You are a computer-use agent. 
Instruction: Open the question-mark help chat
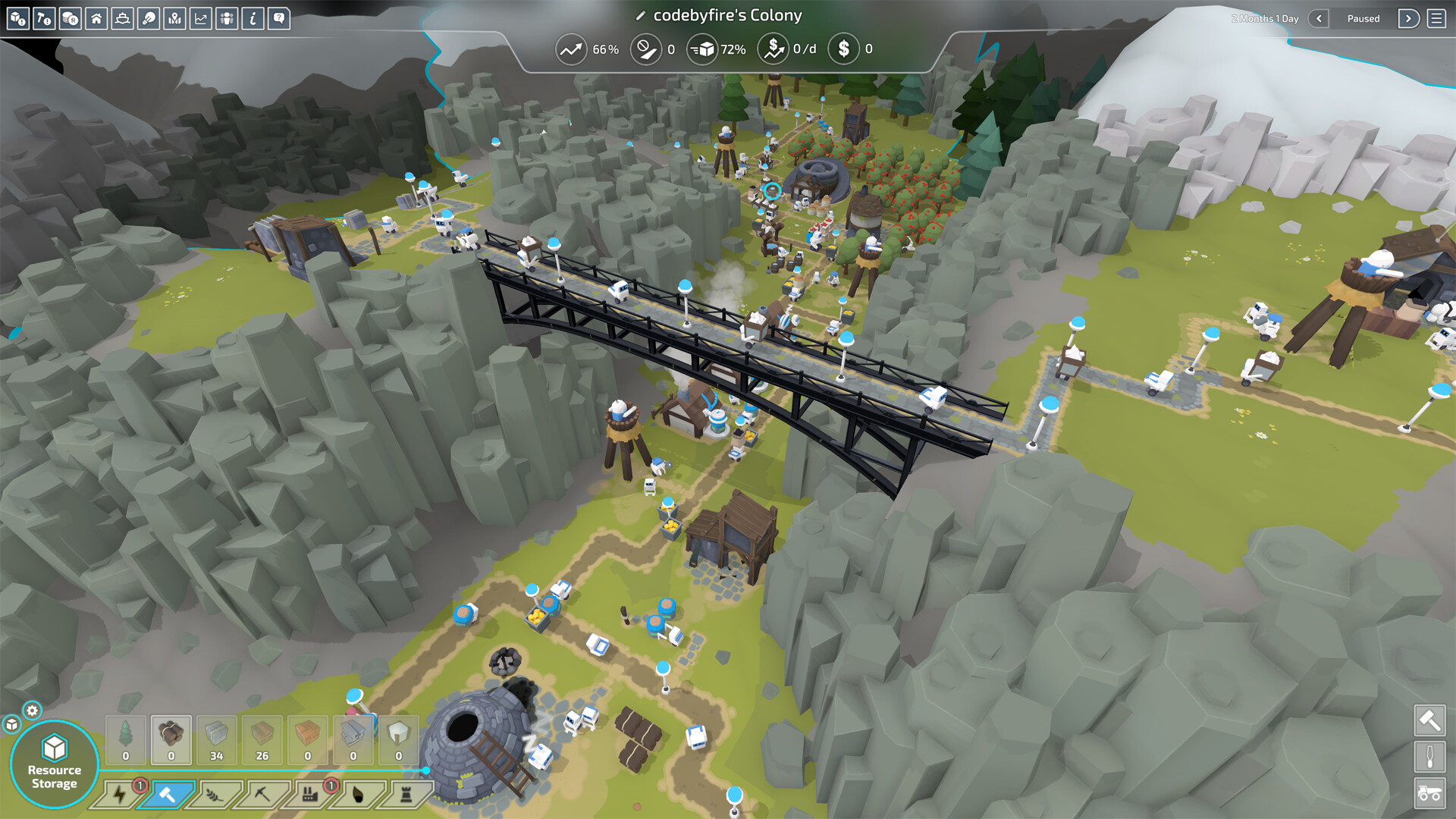279,18
